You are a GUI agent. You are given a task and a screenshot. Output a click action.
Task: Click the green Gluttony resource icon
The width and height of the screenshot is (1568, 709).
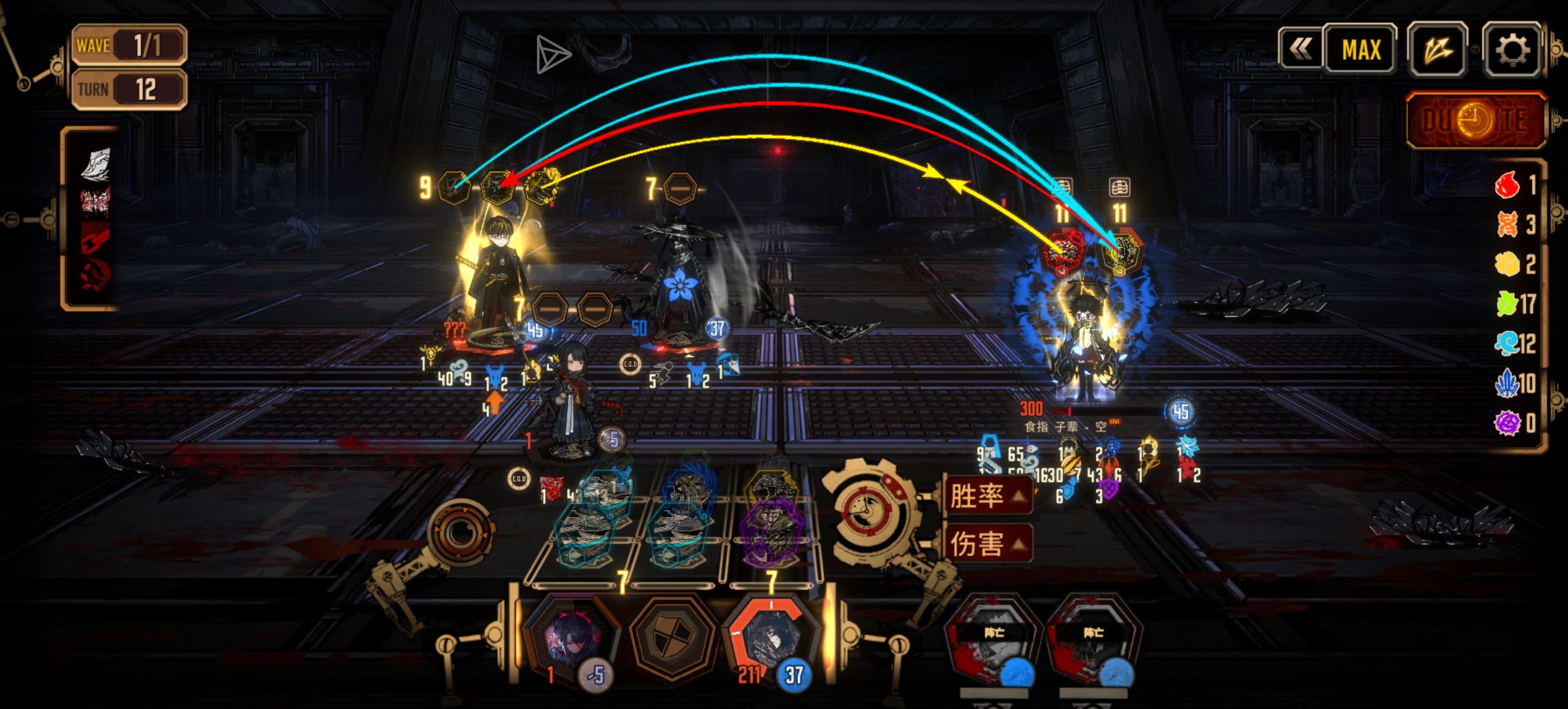click(x=1507, y=303)
